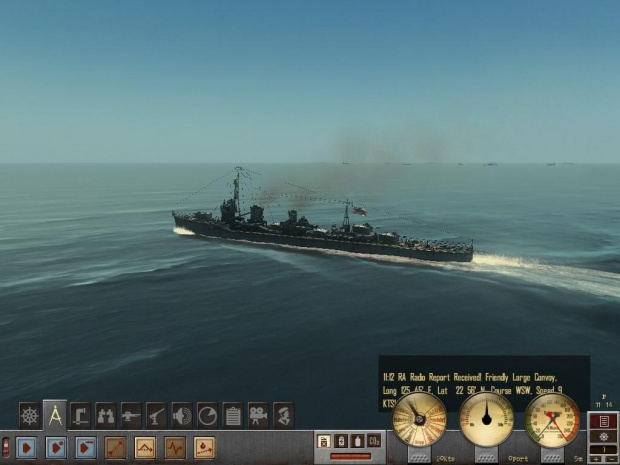Set heading on the rudder dial
The height and width of the screenshot is (465, 620).
(486, 419)
